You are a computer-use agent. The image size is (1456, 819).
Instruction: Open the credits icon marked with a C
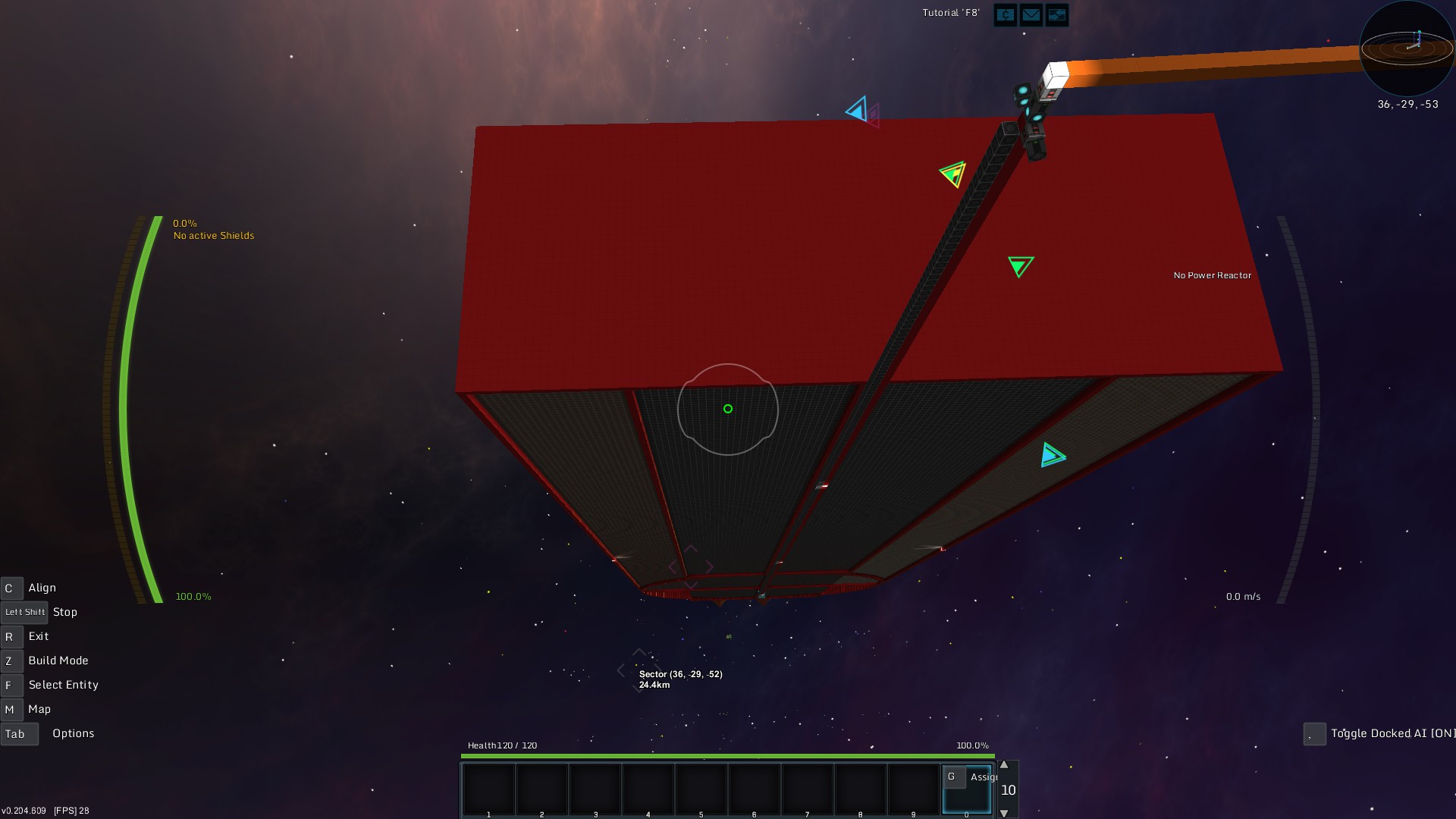pos(1006,15)
